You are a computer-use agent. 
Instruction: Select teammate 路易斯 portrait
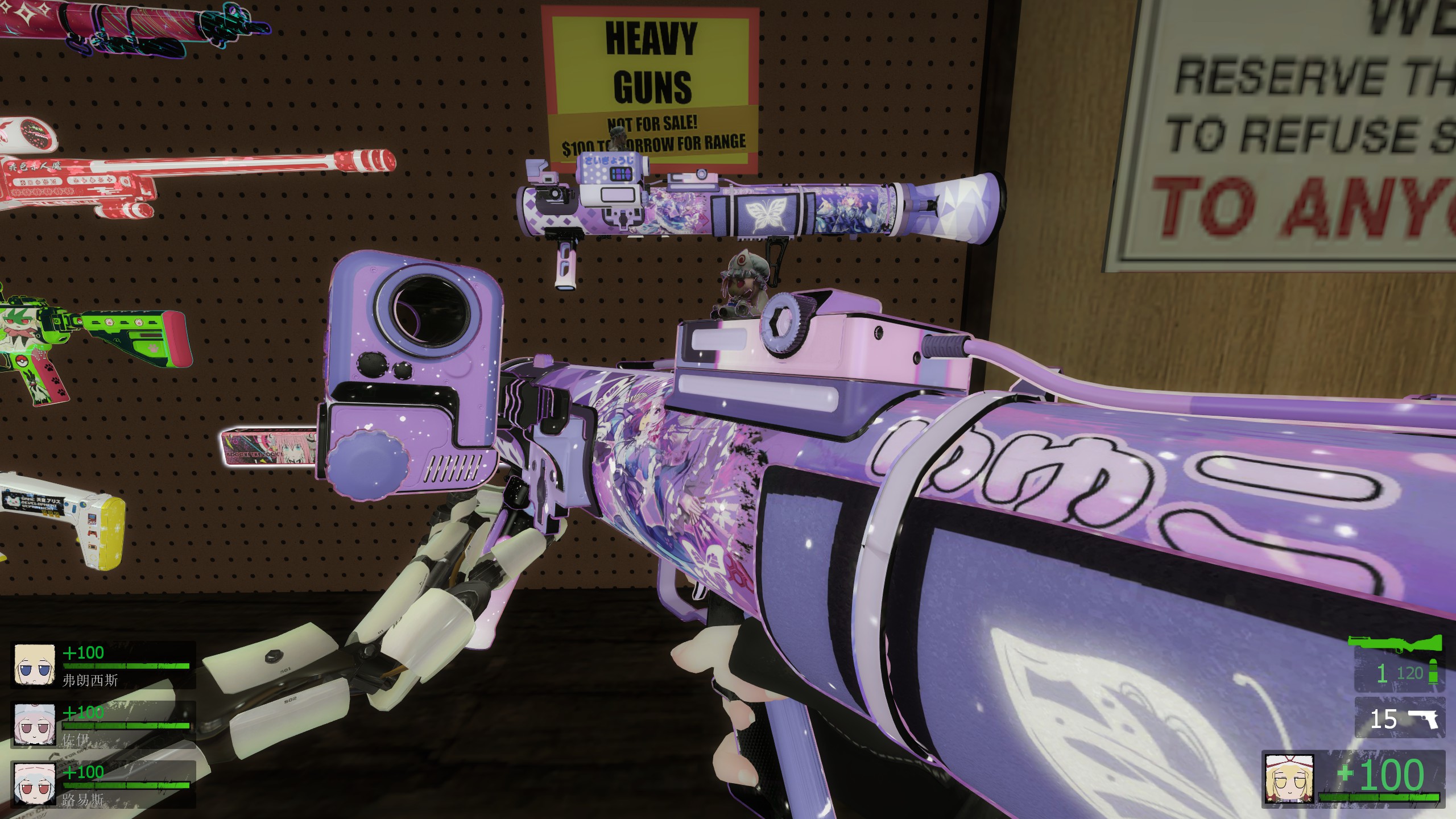(x=34, y=783)
